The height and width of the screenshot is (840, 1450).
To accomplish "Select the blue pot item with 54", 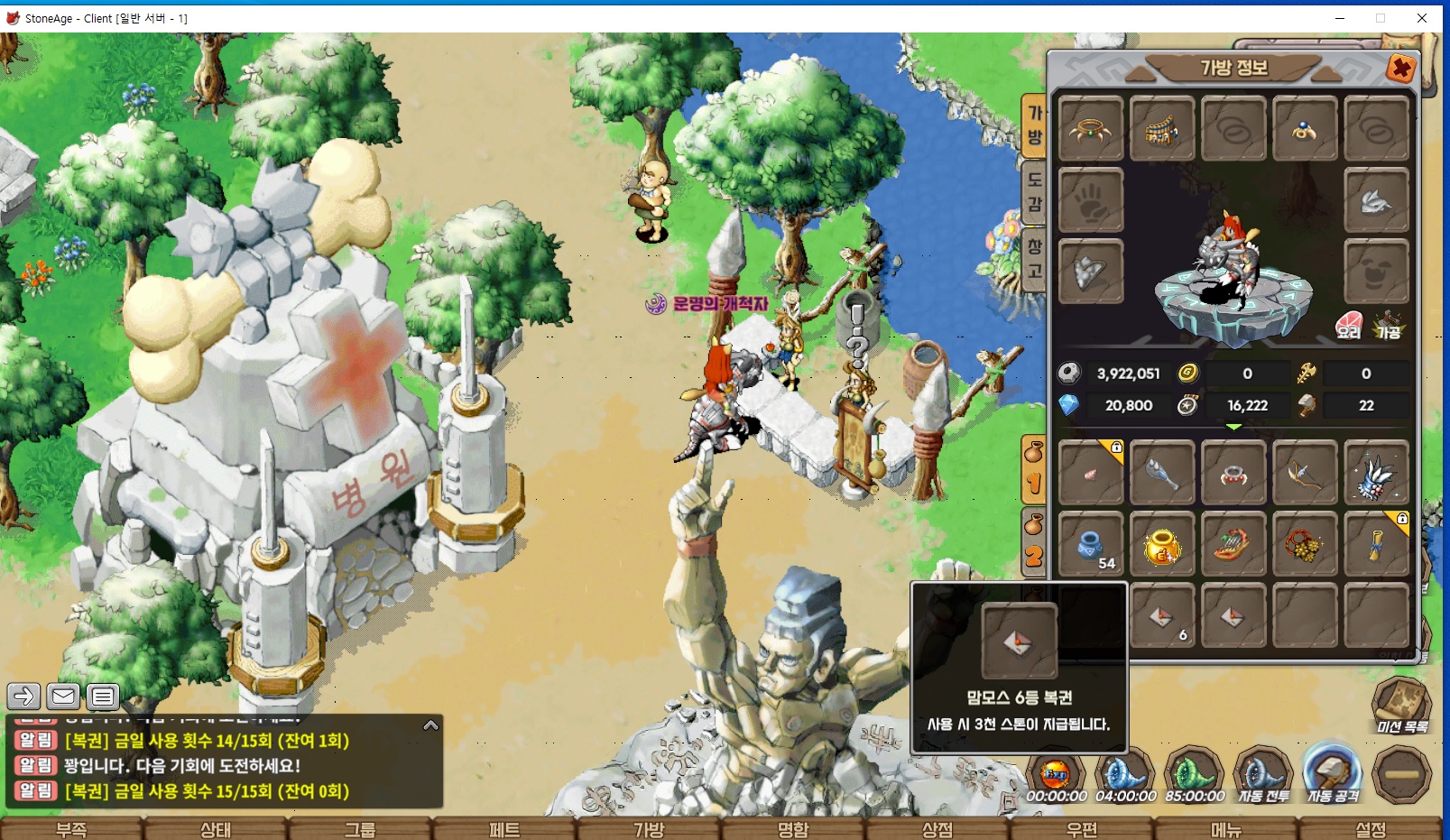I will click(1090, 545).
